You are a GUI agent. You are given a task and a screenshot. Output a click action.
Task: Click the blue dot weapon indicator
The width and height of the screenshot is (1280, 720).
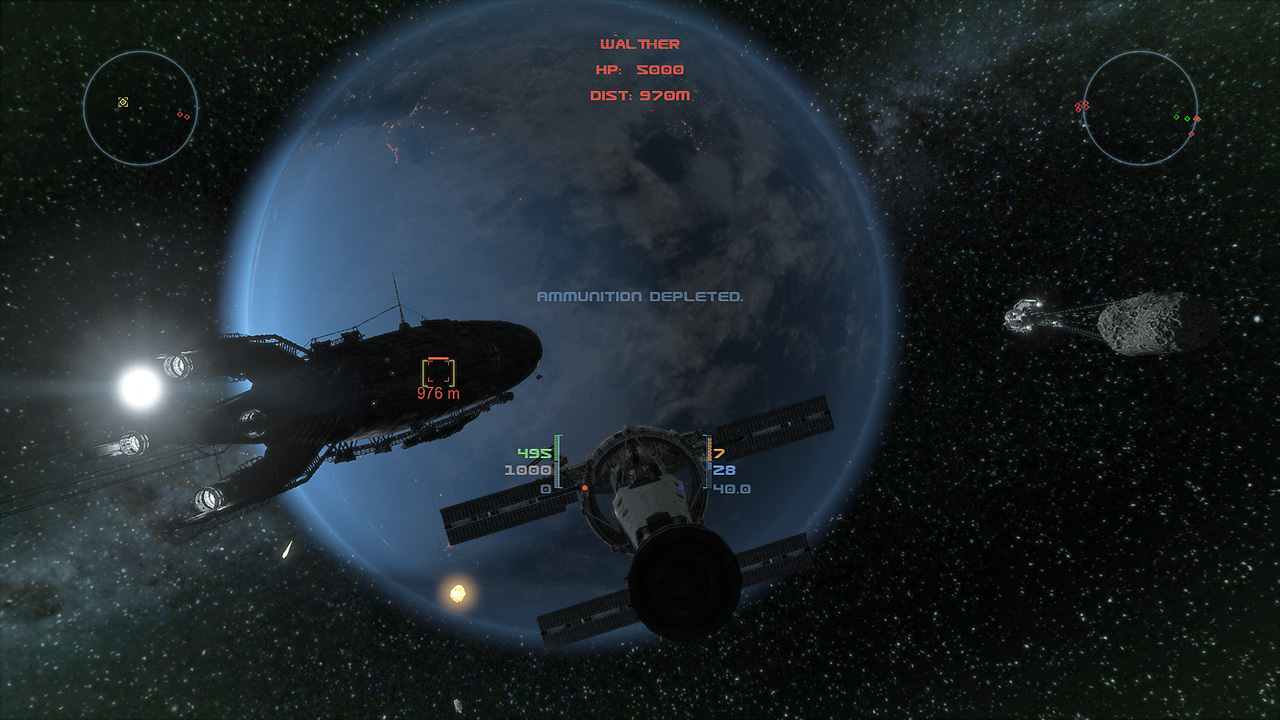(681, 488)
